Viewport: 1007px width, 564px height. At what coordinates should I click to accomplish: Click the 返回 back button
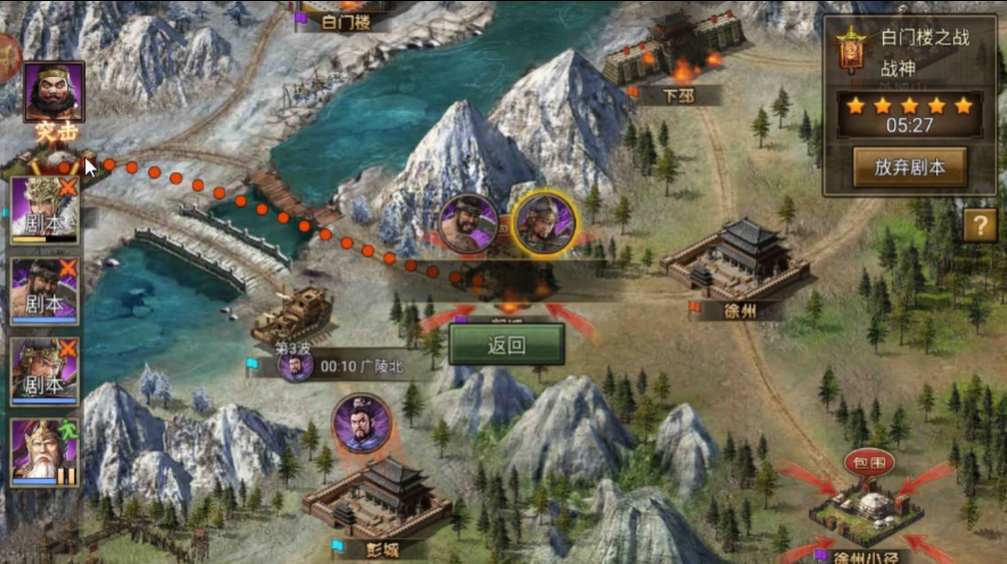coord(506,346)
